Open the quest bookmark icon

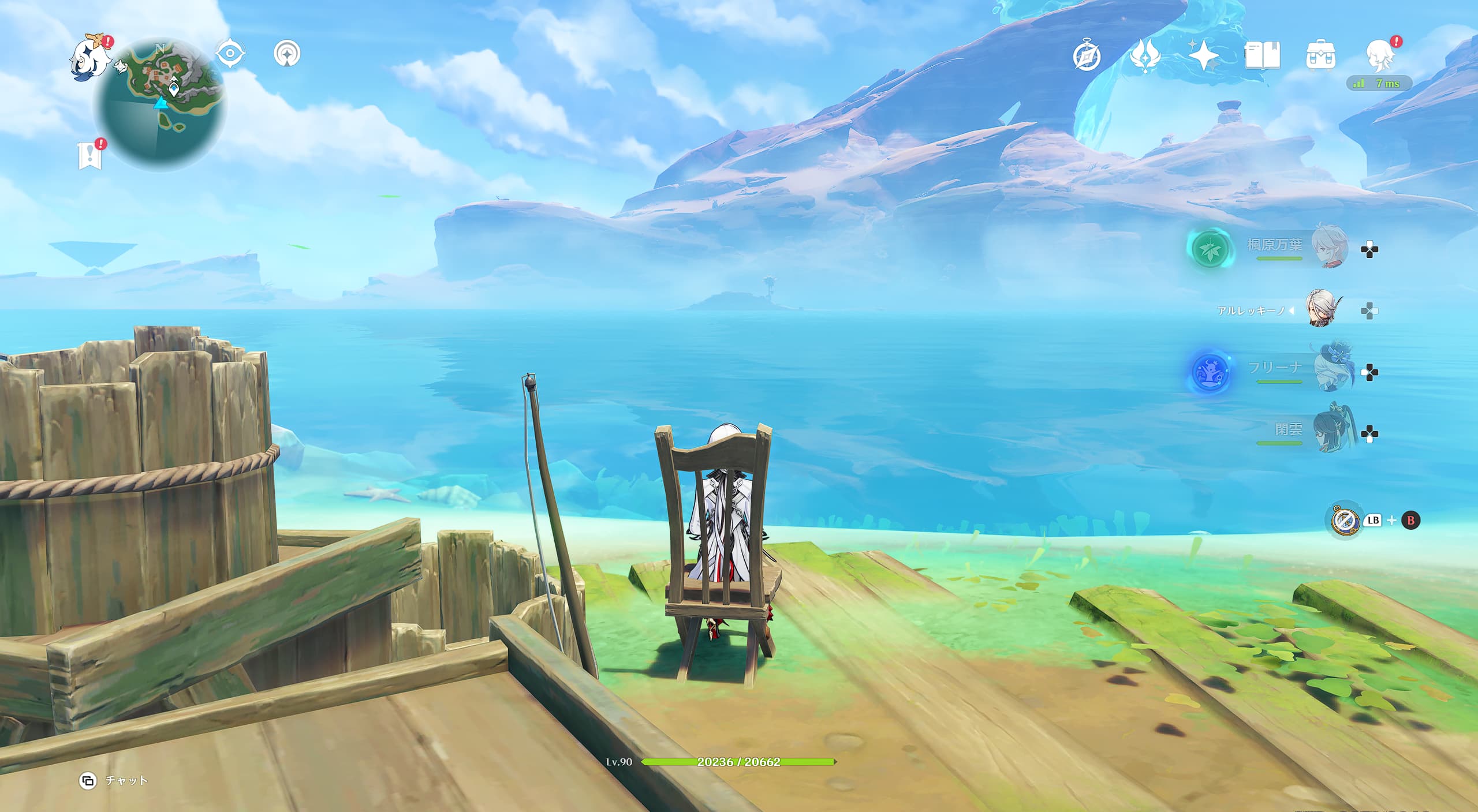[x=91, y=155]
